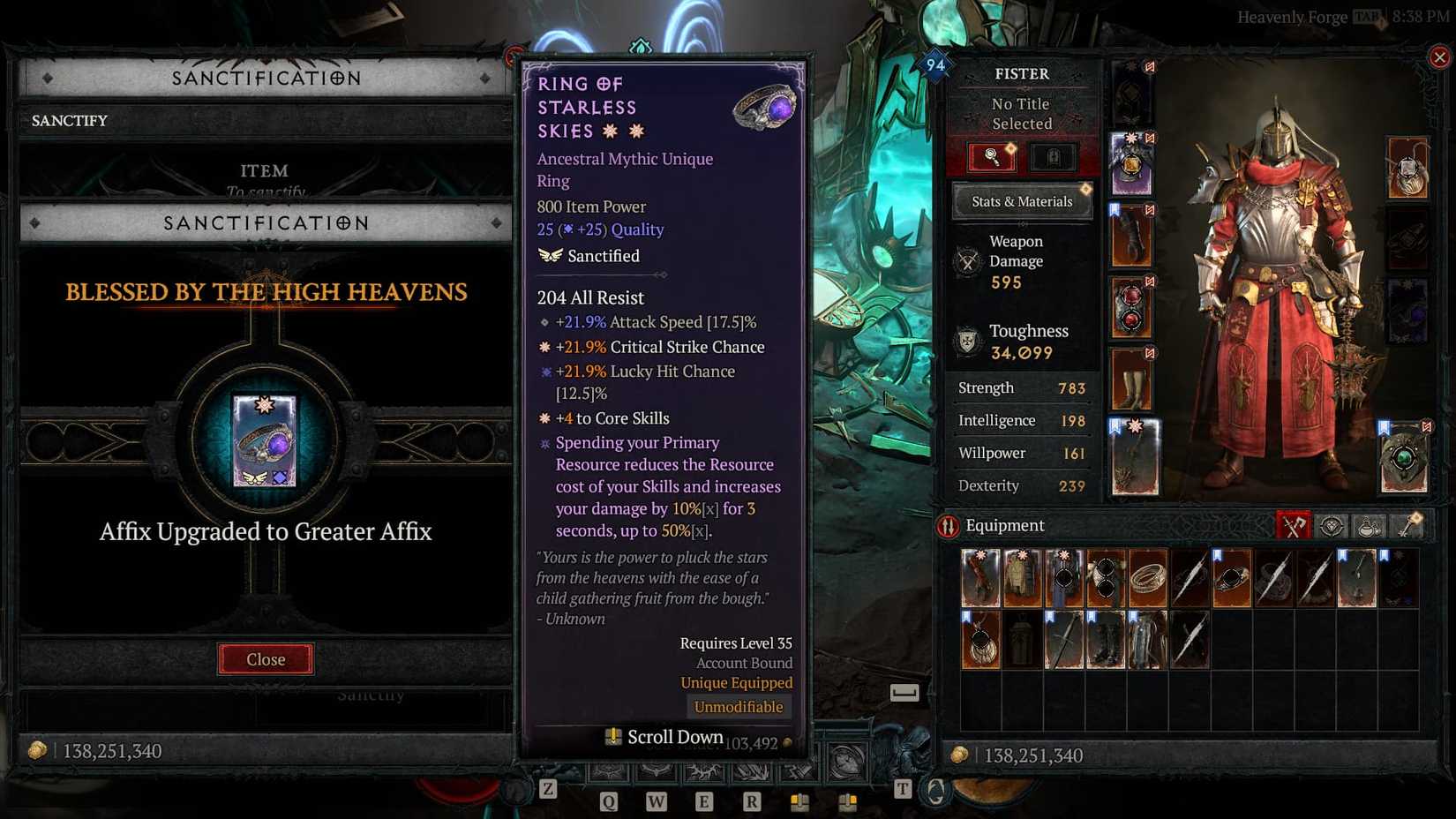This screenshot has height=819, width=1456.
Task: Click the Toughness shield icon
Action: click(x=967, y=342)
